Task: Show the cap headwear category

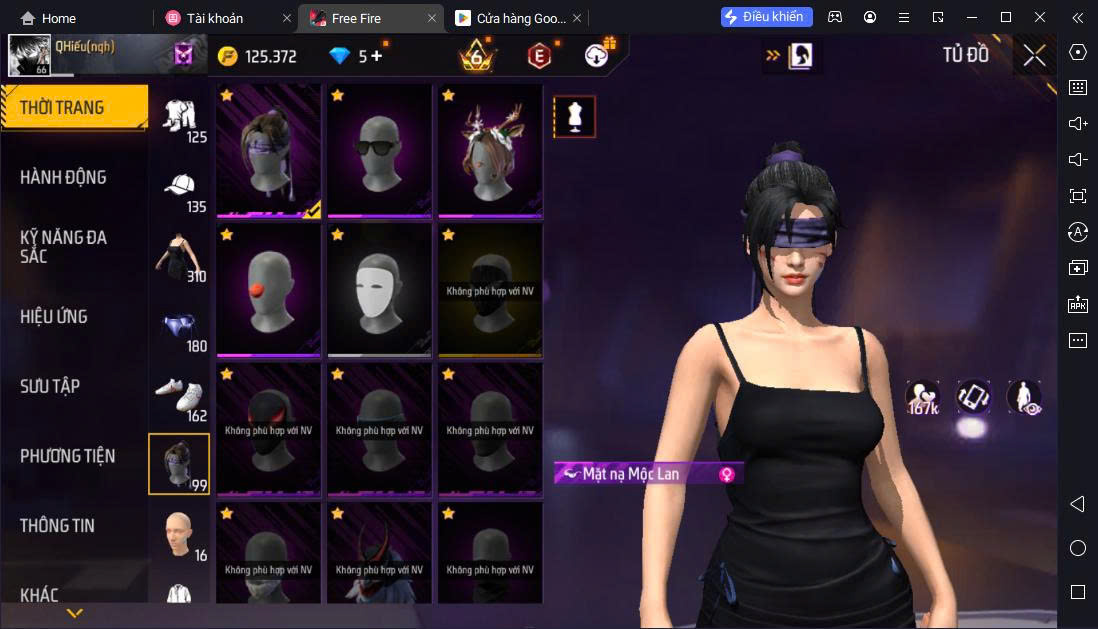Action: click(181, 189)
